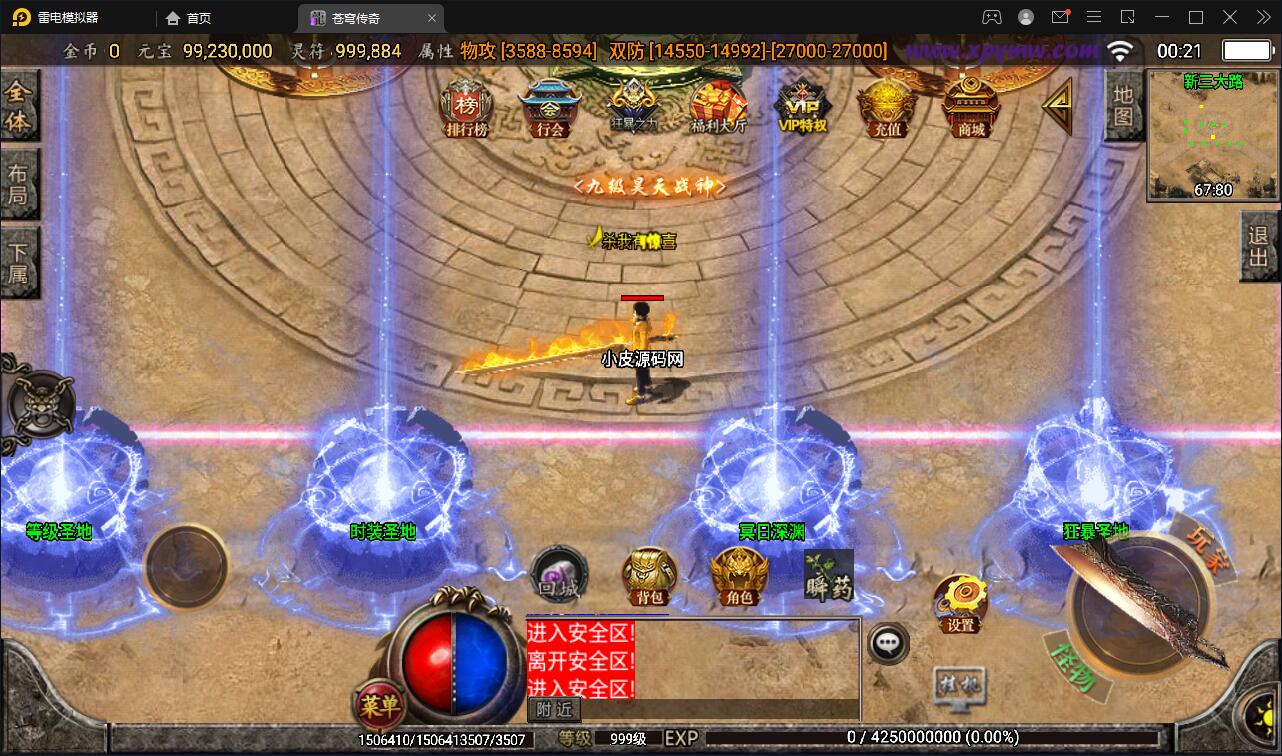Select the 全体 side tab
The height and width of the screenshot is (756, 1282).
[x=19, y=106]
